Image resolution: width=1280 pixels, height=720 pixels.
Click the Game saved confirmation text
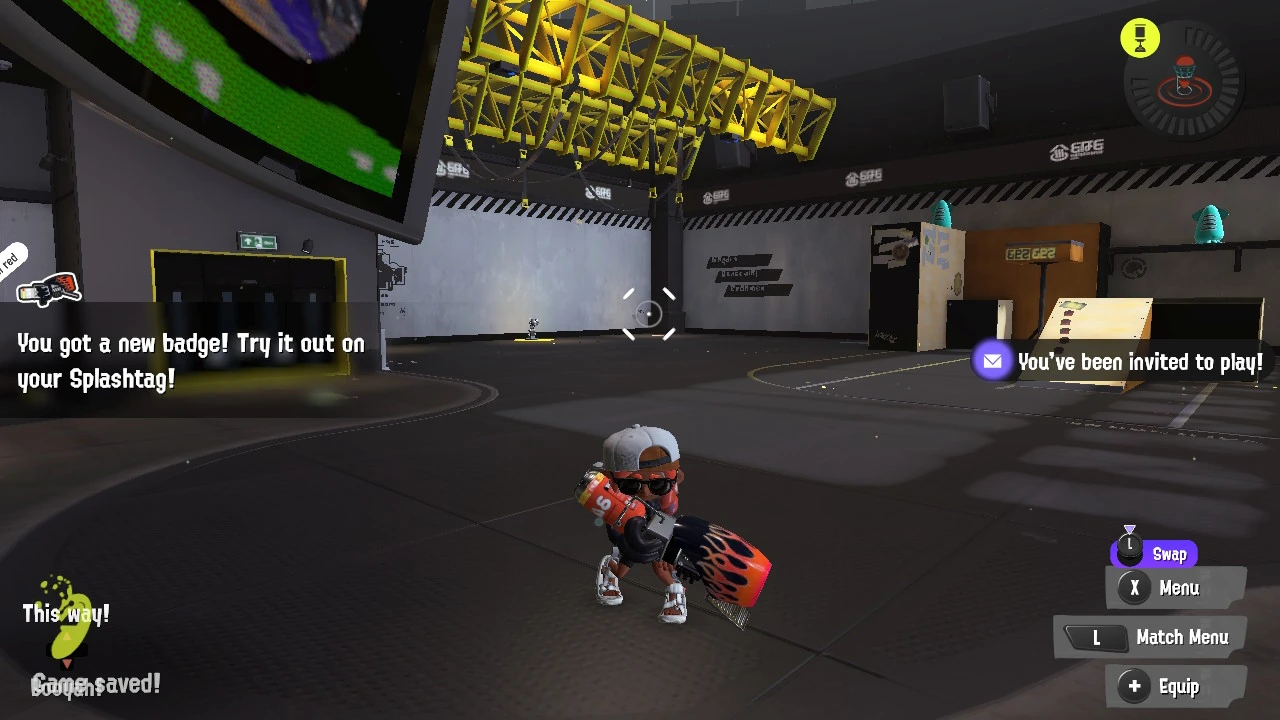tap(97, 684)
